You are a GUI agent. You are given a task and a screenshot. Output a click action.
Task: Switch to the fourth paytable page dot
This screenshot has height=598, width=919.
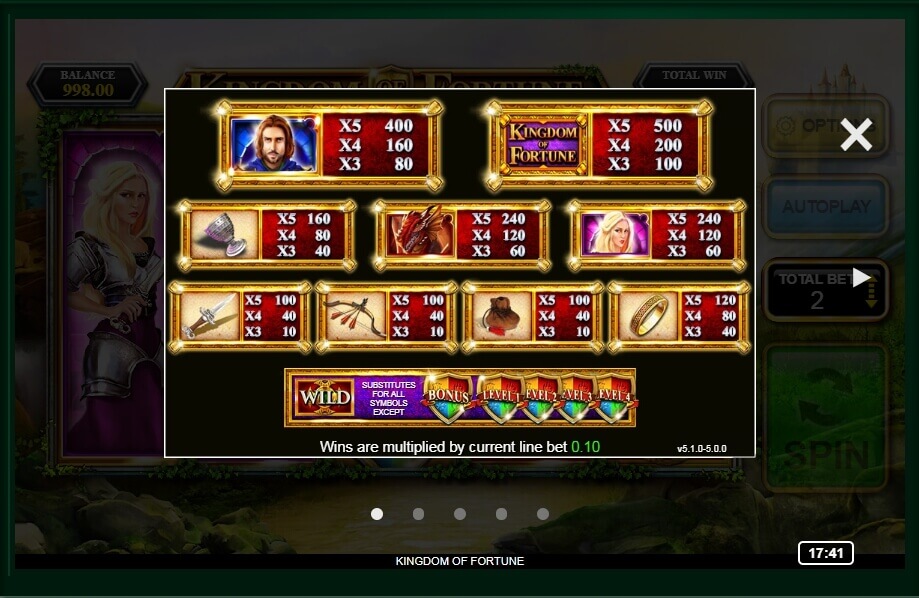click(501, 514)
